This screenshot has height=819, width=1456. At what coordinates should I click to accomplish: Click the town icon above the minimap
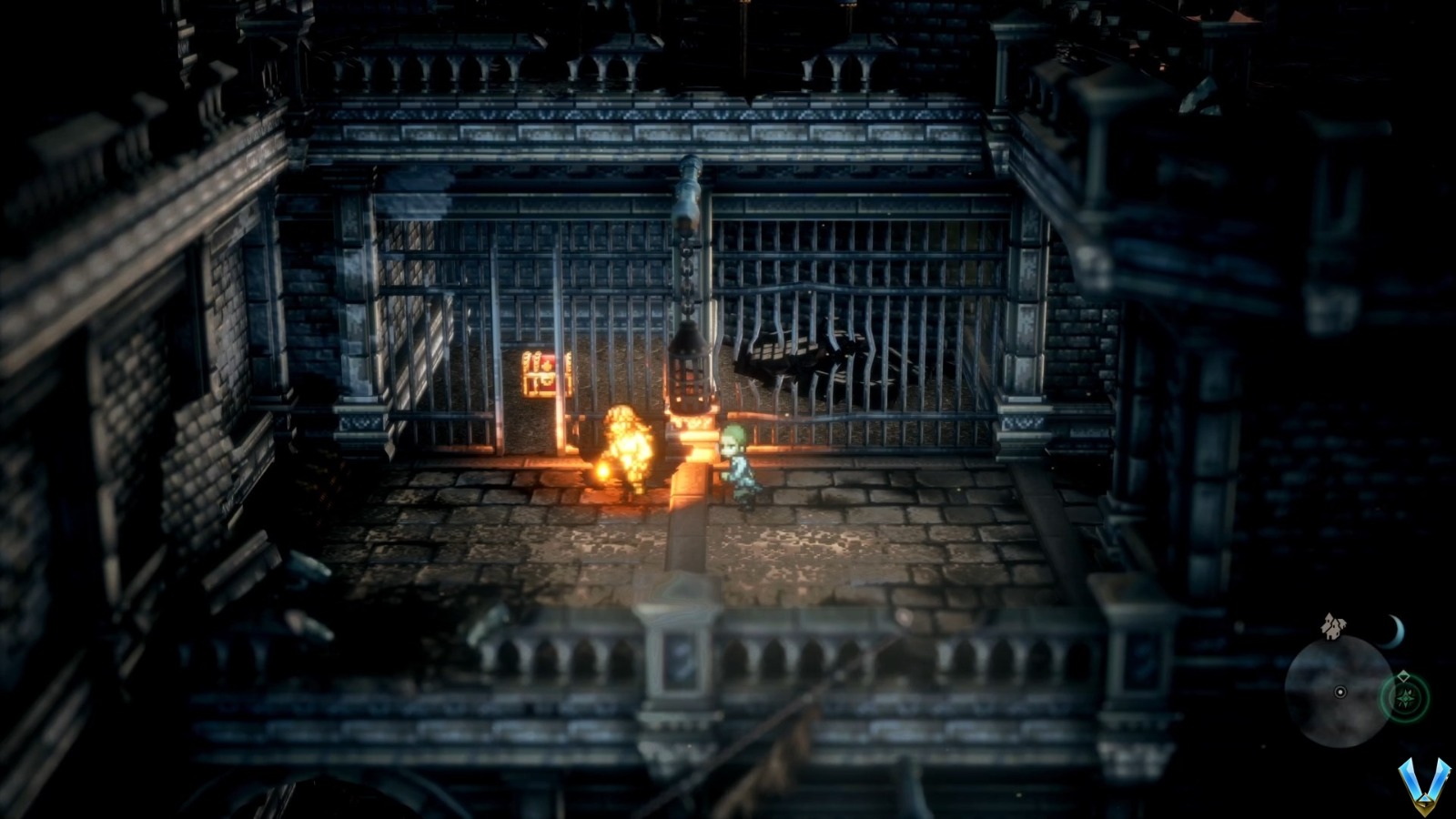1332,627
